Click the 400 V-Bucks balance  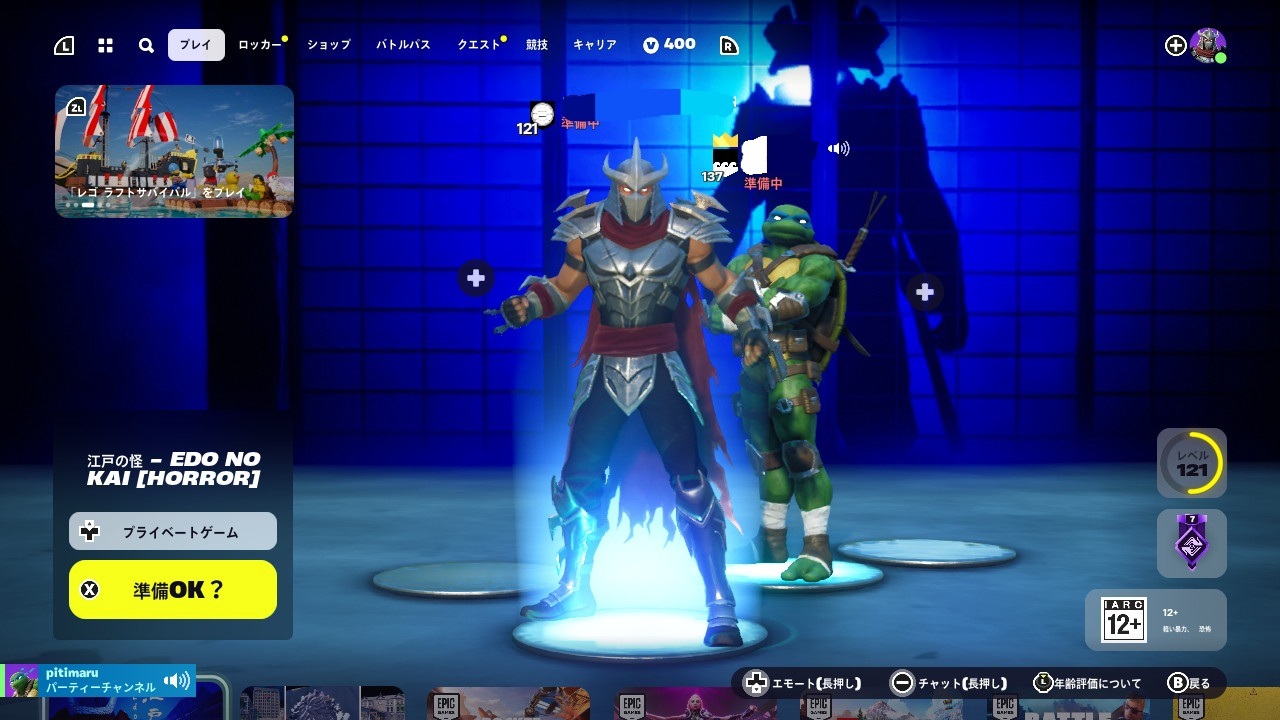tap(669, 45)
